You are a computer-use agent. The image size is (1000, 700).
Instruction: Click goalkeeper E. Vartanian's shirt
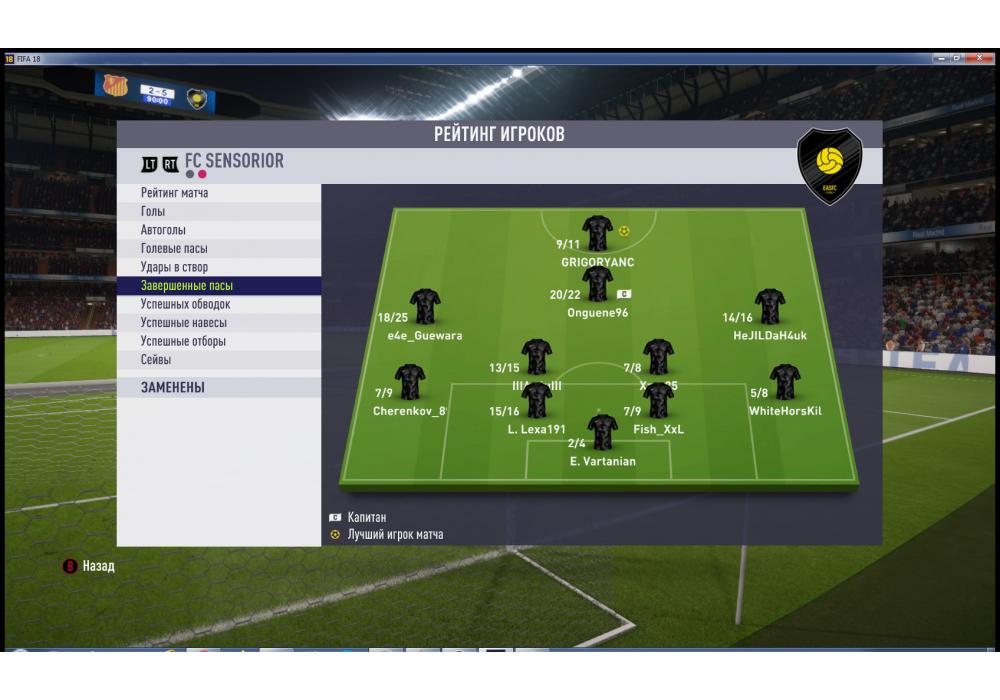click(x=602, y=432)
